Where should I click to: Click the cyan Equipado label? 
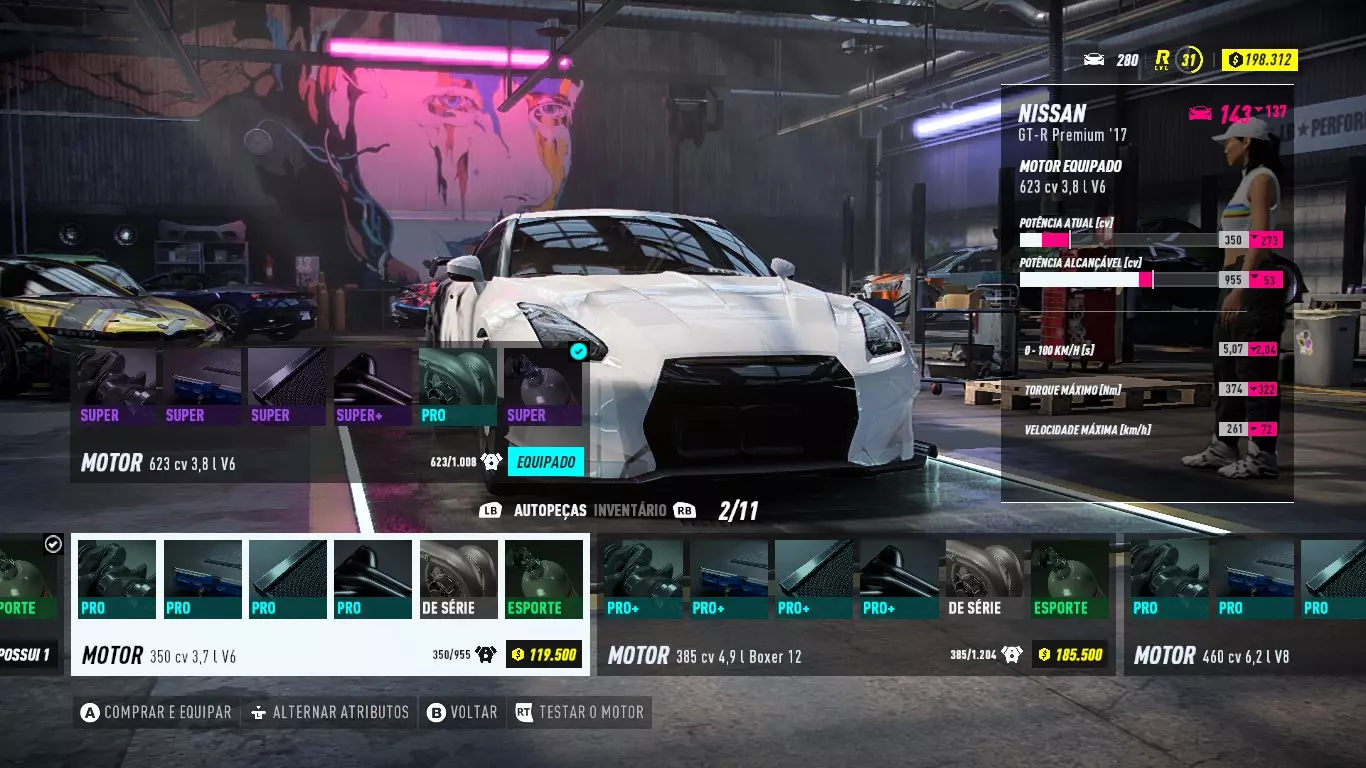545,462
